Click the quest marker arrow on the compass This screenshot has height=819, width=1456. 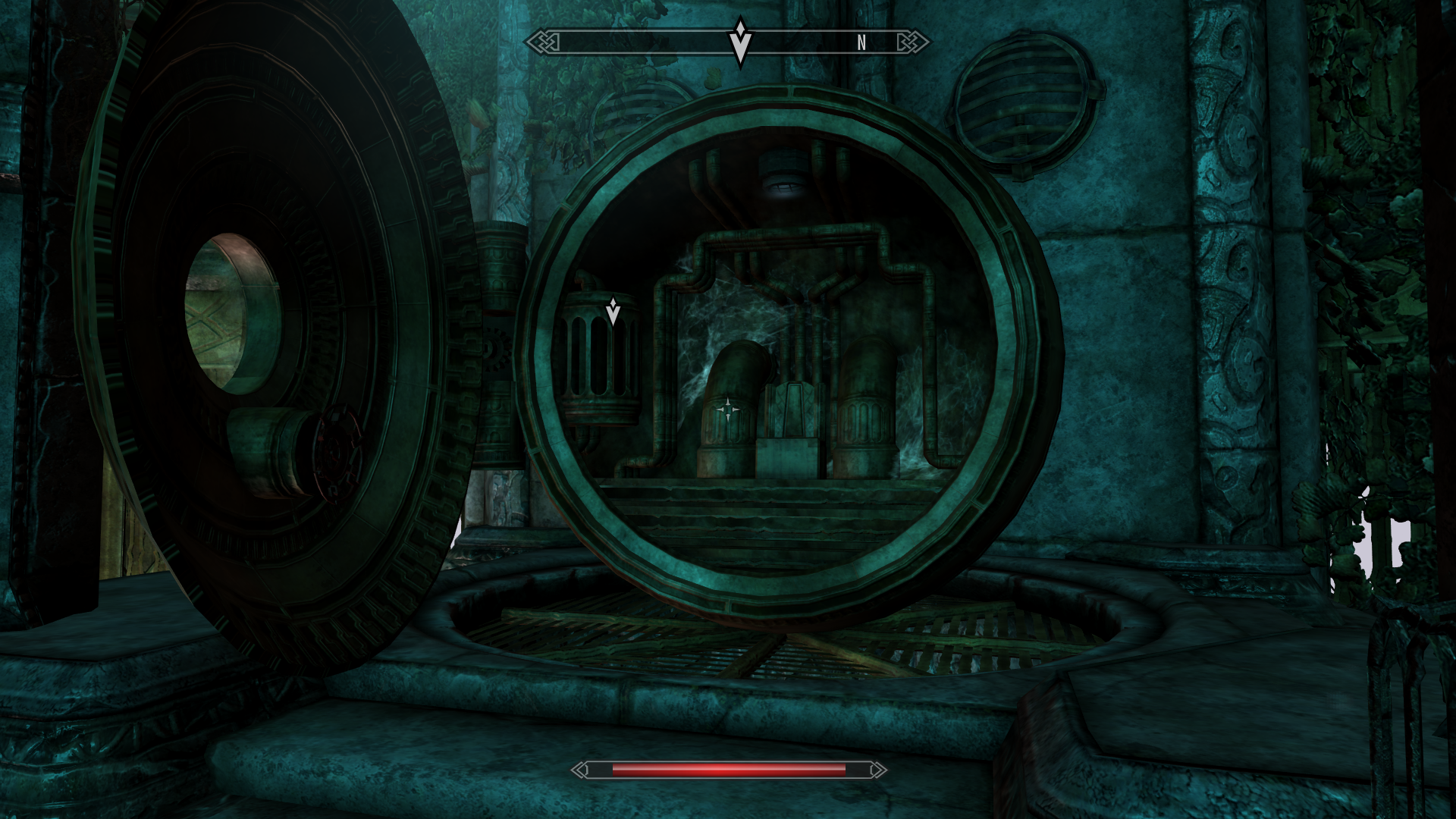click(740, 42)
